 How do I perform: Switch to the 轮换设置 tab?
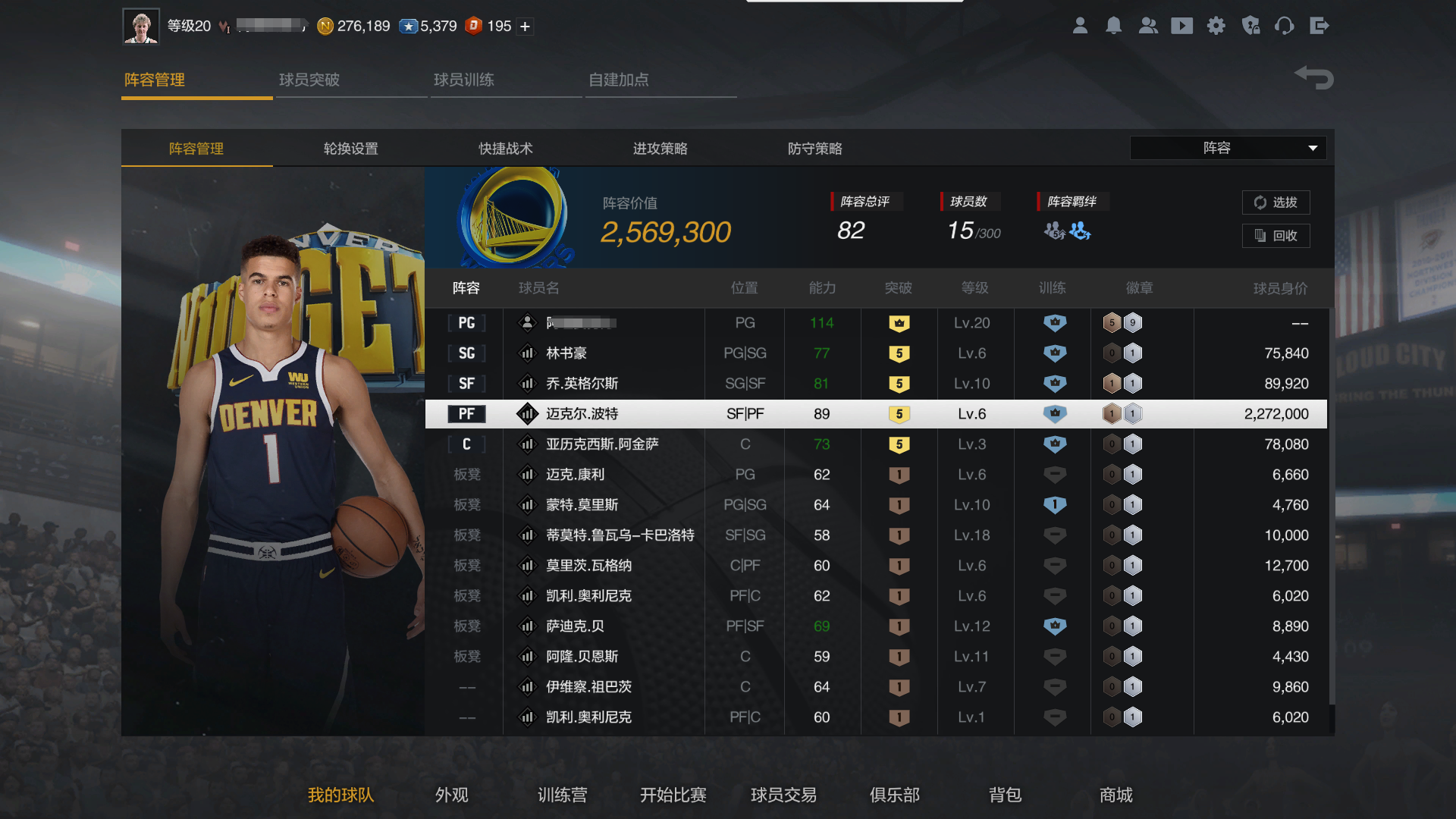point(351,149)
